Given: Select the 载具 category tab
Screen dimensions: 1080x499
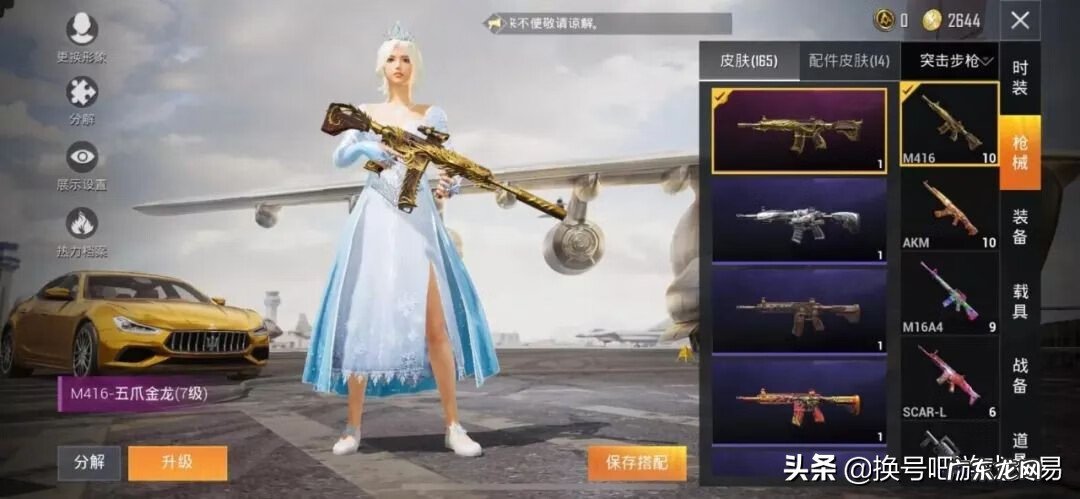Looking at the screenshot, I should [x=1020, y=299].
